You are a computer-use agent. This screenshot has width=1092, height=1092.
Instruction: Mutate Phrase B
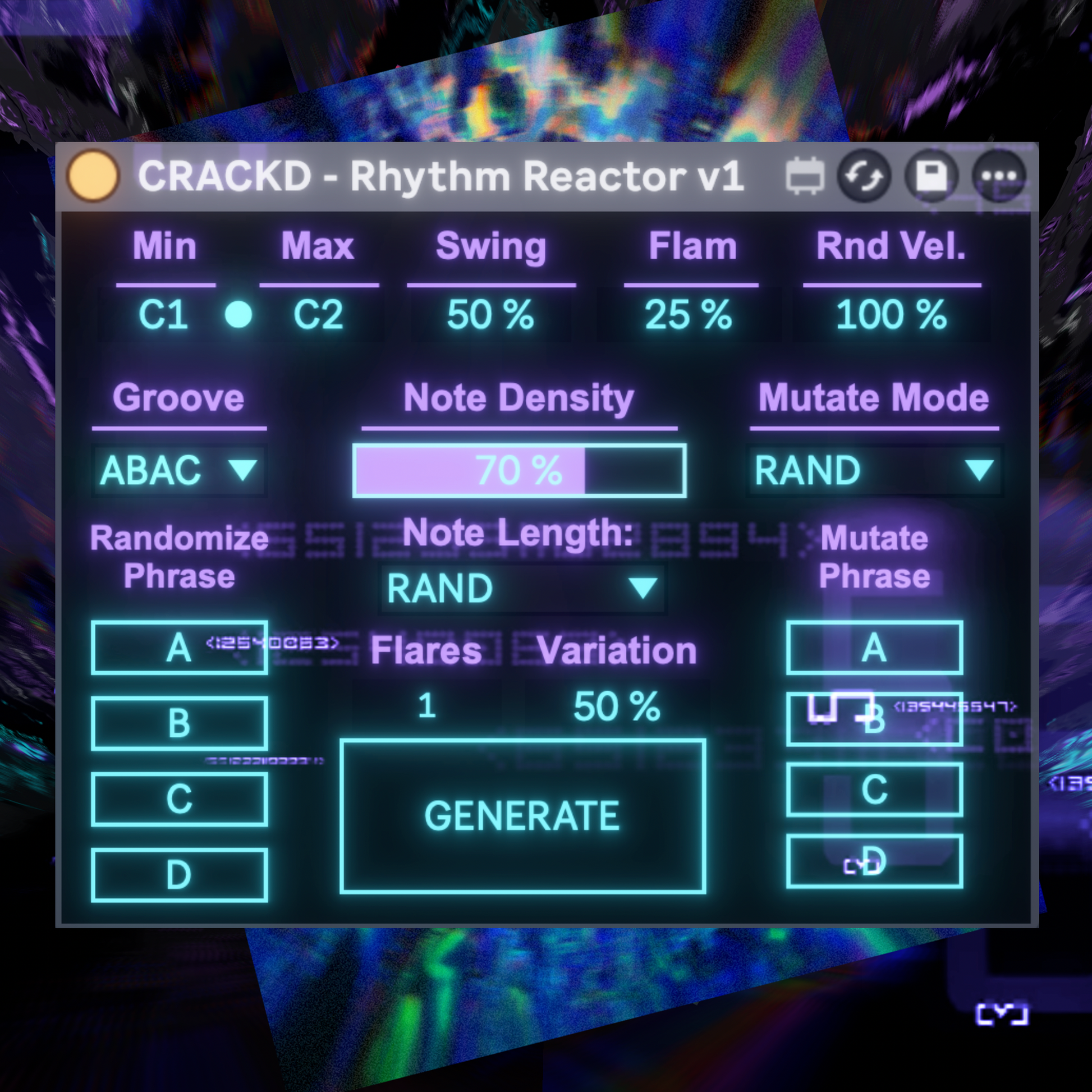click(874, 717)
